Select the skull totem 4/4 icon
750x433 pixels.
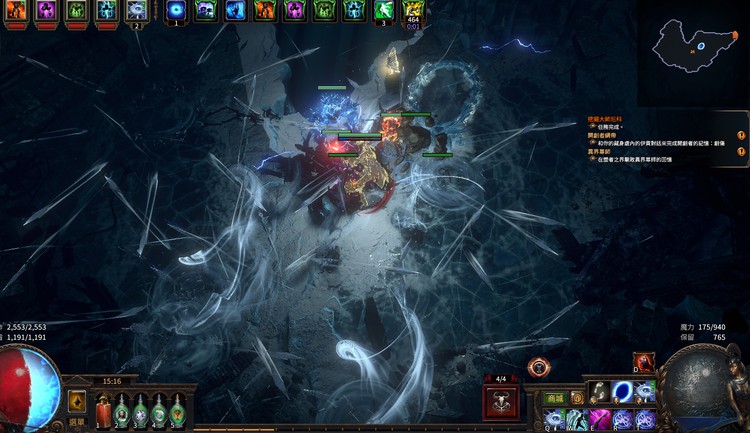tap(499, 402)
